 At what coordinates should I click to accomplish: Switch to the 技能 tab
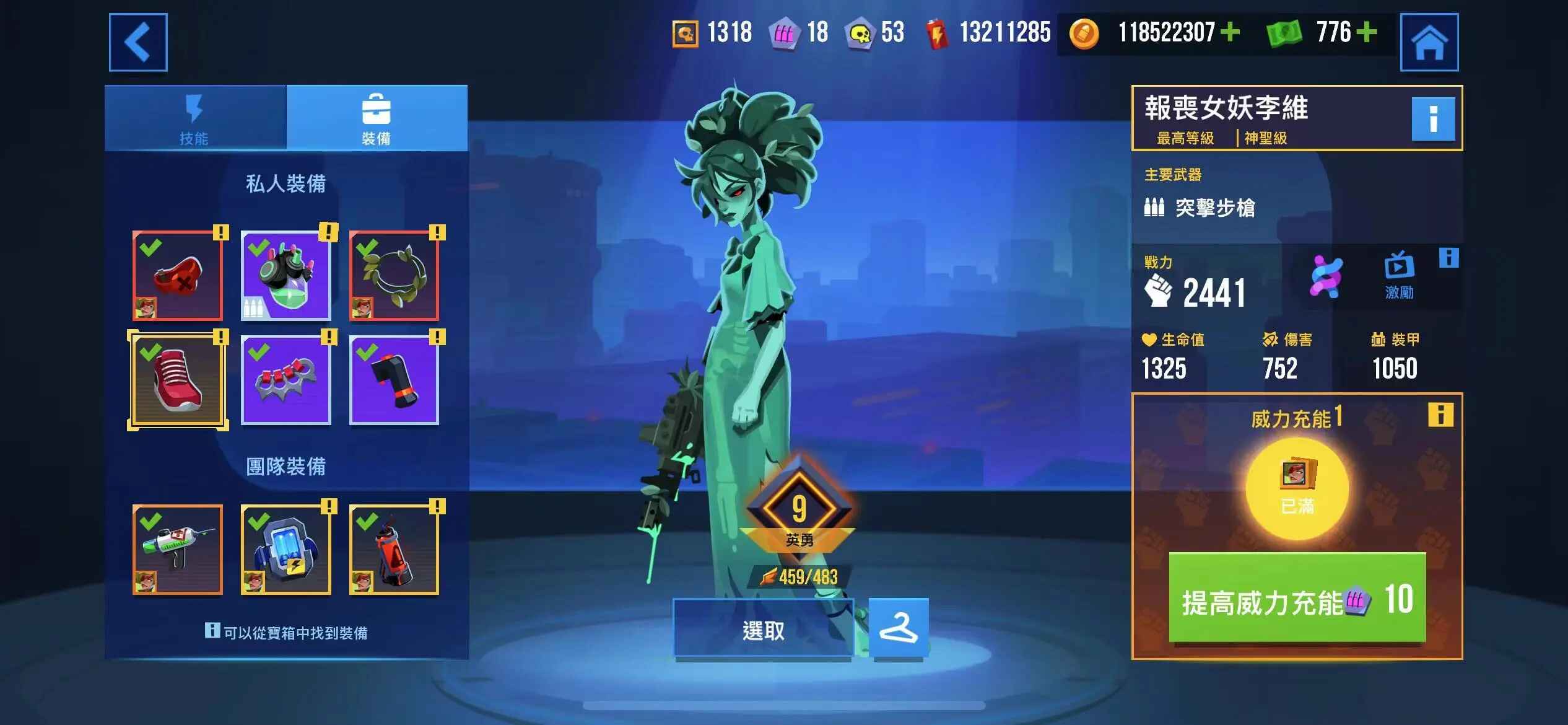[x=194, y=119]
